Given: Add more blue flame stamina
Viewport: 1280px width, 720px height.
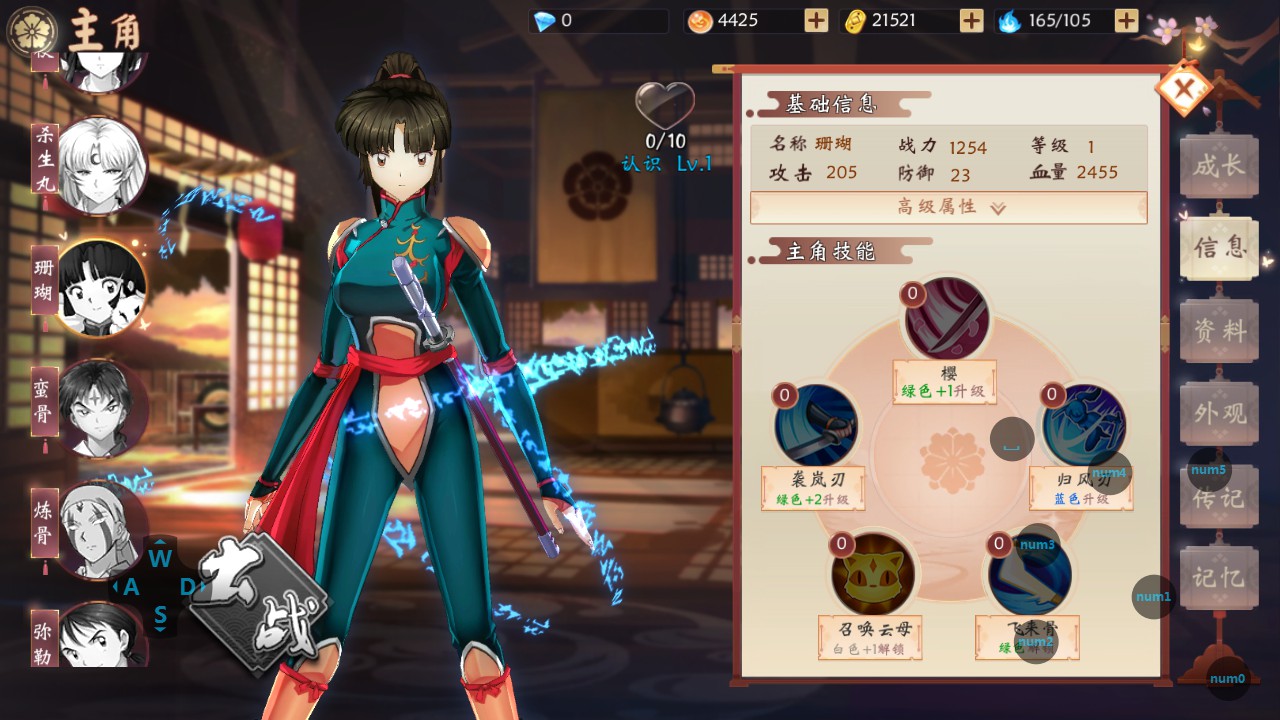Looking at the screenshot, I should [1126, 21].
